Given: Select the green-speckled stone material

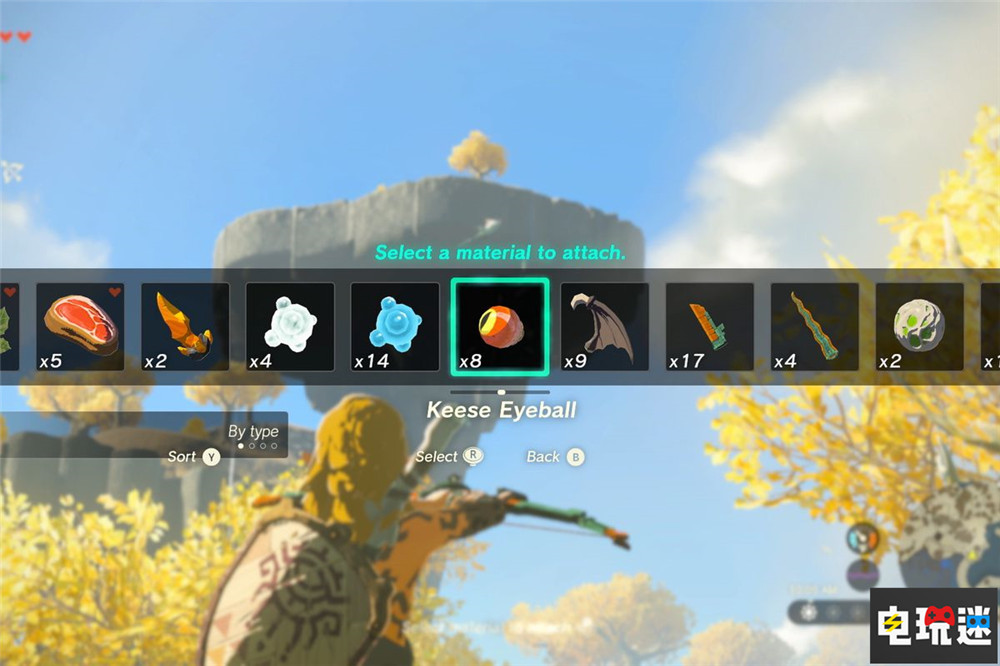Looking at the screenshot, I should point(920,326).
